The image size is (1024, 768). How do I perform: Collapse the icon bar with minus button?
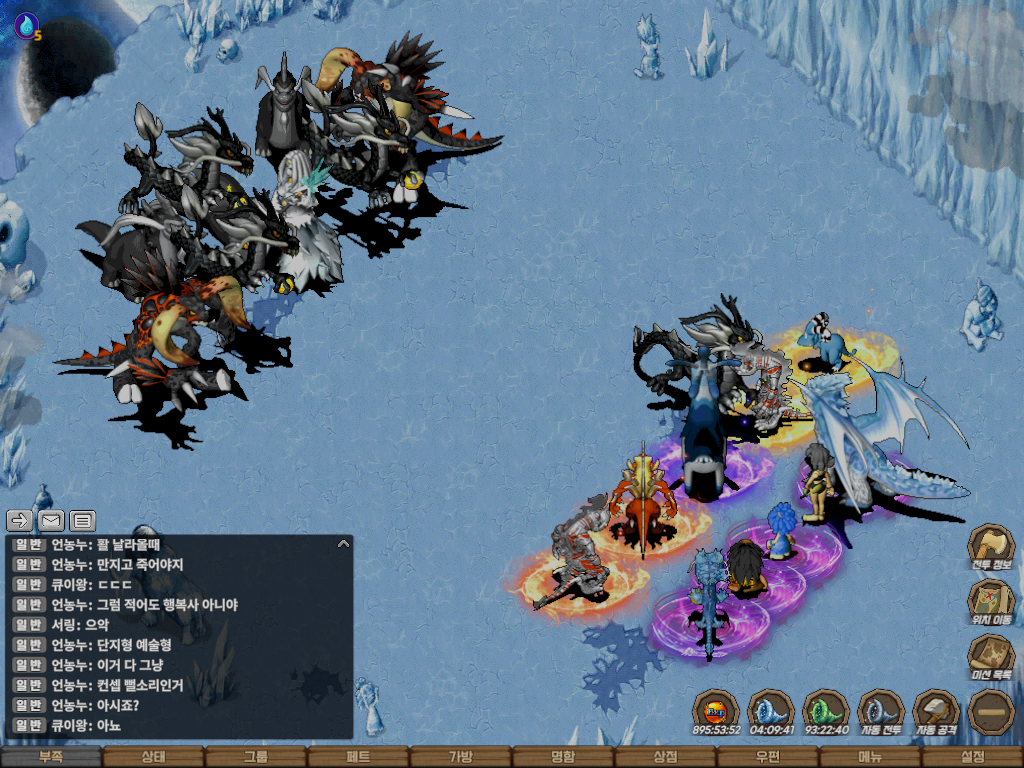coord(991,712)
